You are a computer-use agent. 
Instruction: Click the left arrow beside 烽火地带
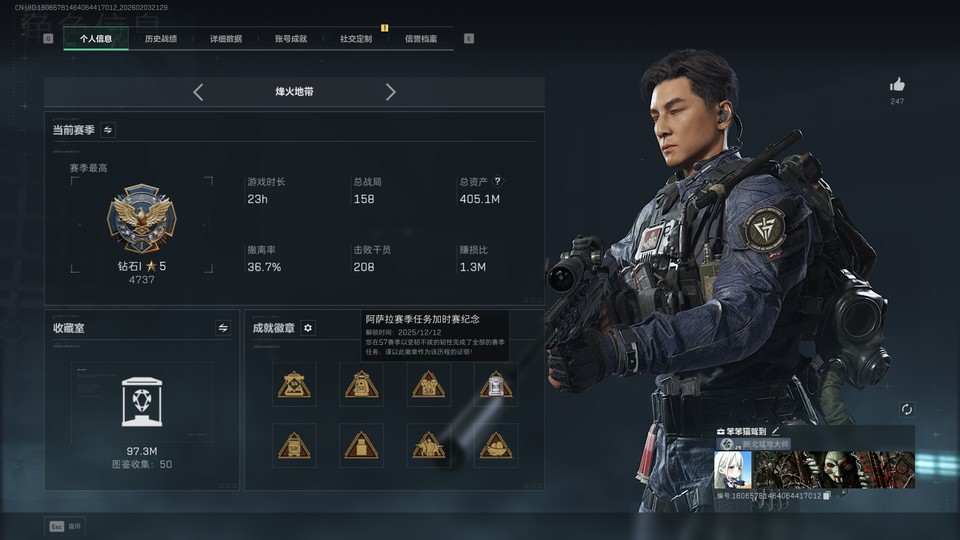(x=198, y=92)
